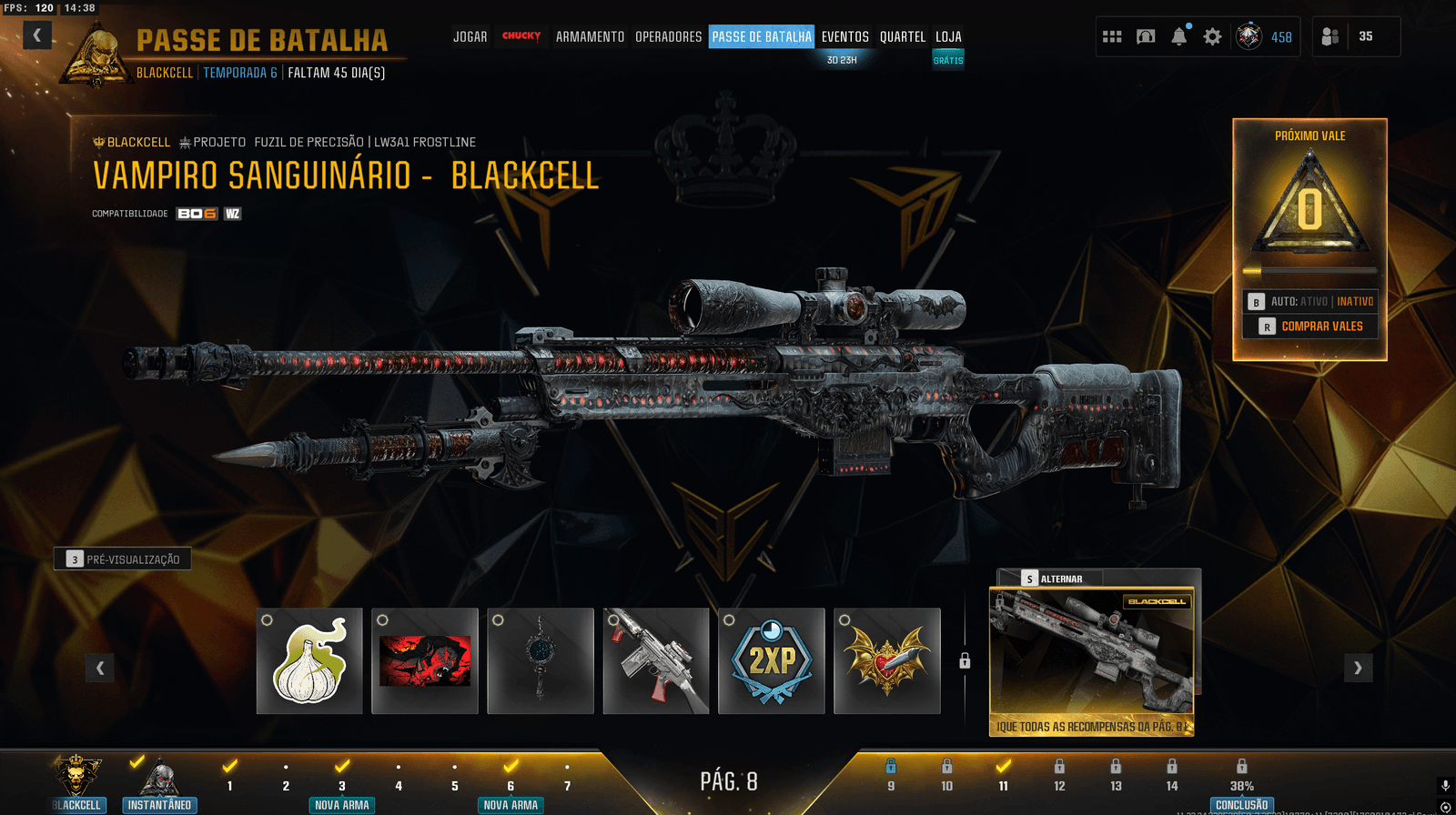Screen dimensions: 1456x815
Task: Open the Jogar tab
Action: coord(470,36)
